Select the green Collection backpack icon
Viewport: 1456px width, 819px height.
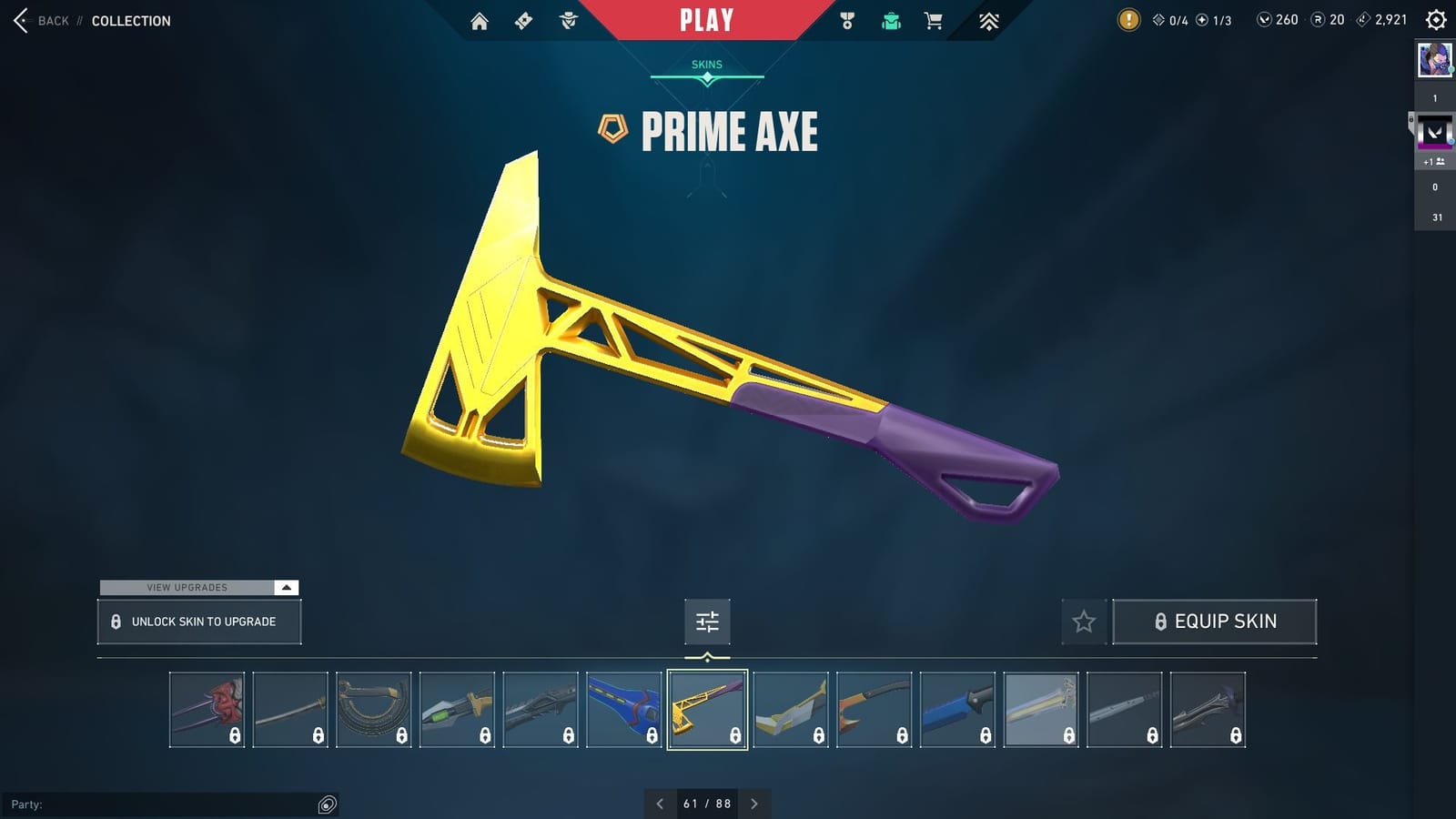pos(890,19)
